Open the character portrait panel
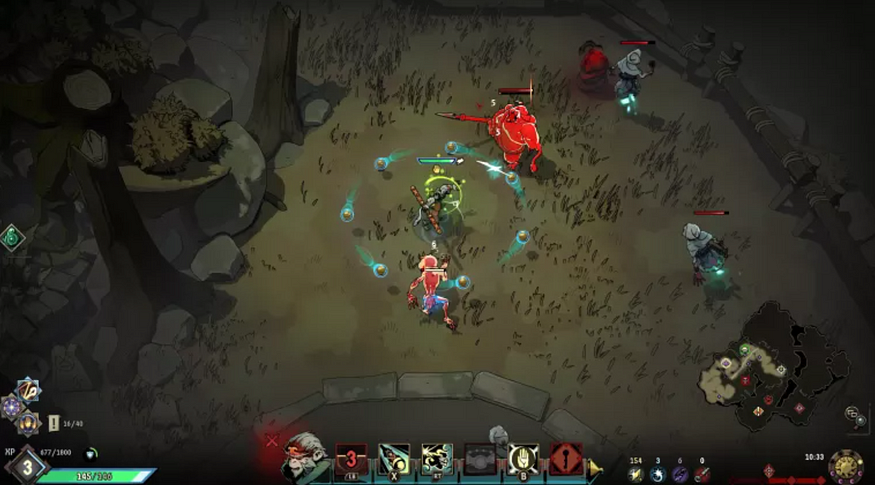This screenshot has height=485, width=875. point(305,458)
